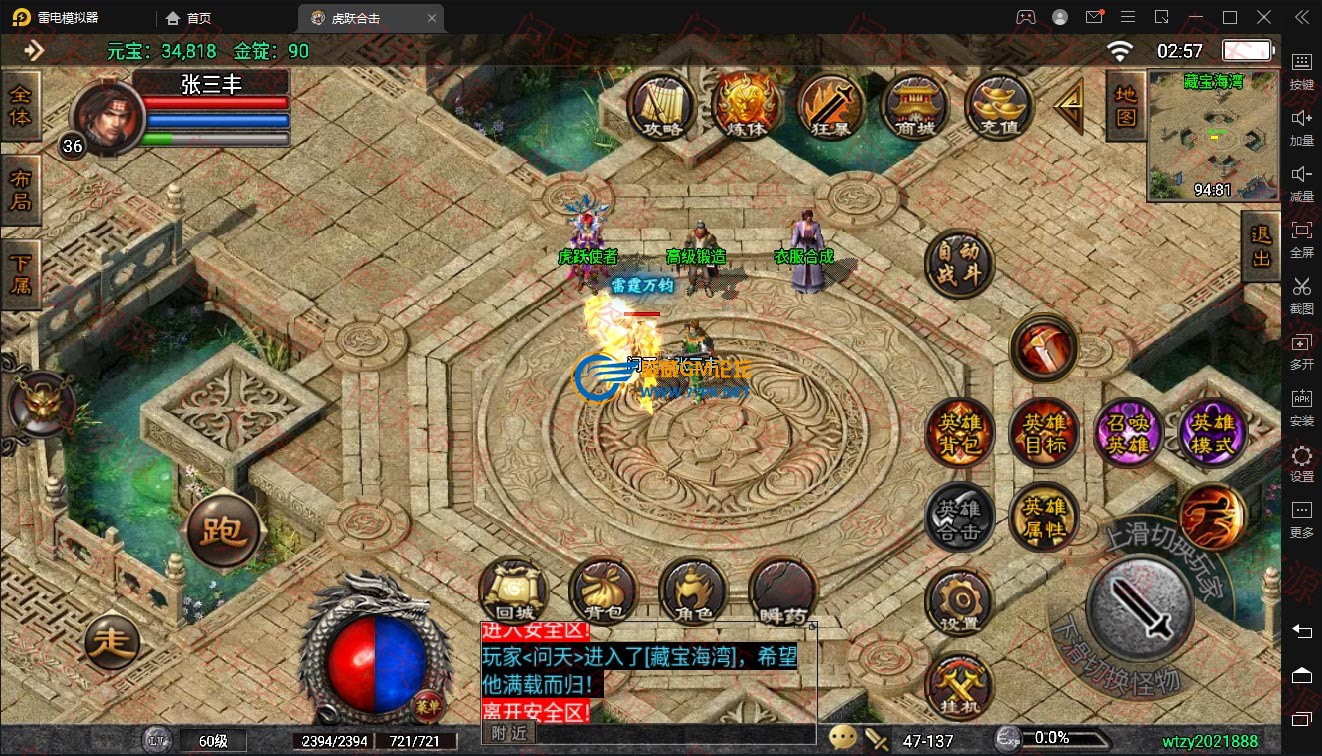Open the 英雄背包 hero bag
1322x756 pixels.
(x=959, y=433)
